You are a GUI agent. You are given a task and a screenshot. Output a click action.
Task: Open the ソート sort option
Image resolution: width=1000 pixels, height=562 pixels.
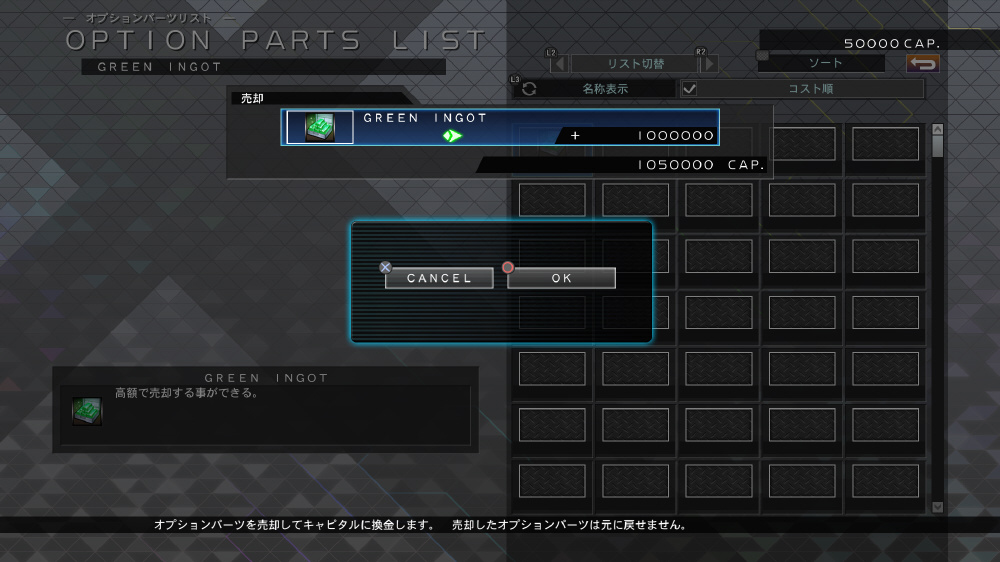click(x=825, y=63)
